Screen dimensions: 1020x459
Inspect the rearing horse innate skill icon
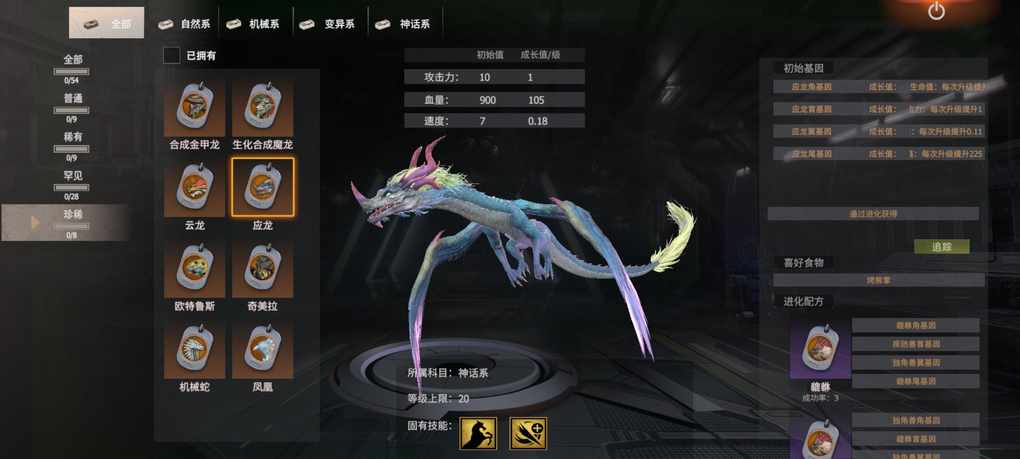coord(477,433)
